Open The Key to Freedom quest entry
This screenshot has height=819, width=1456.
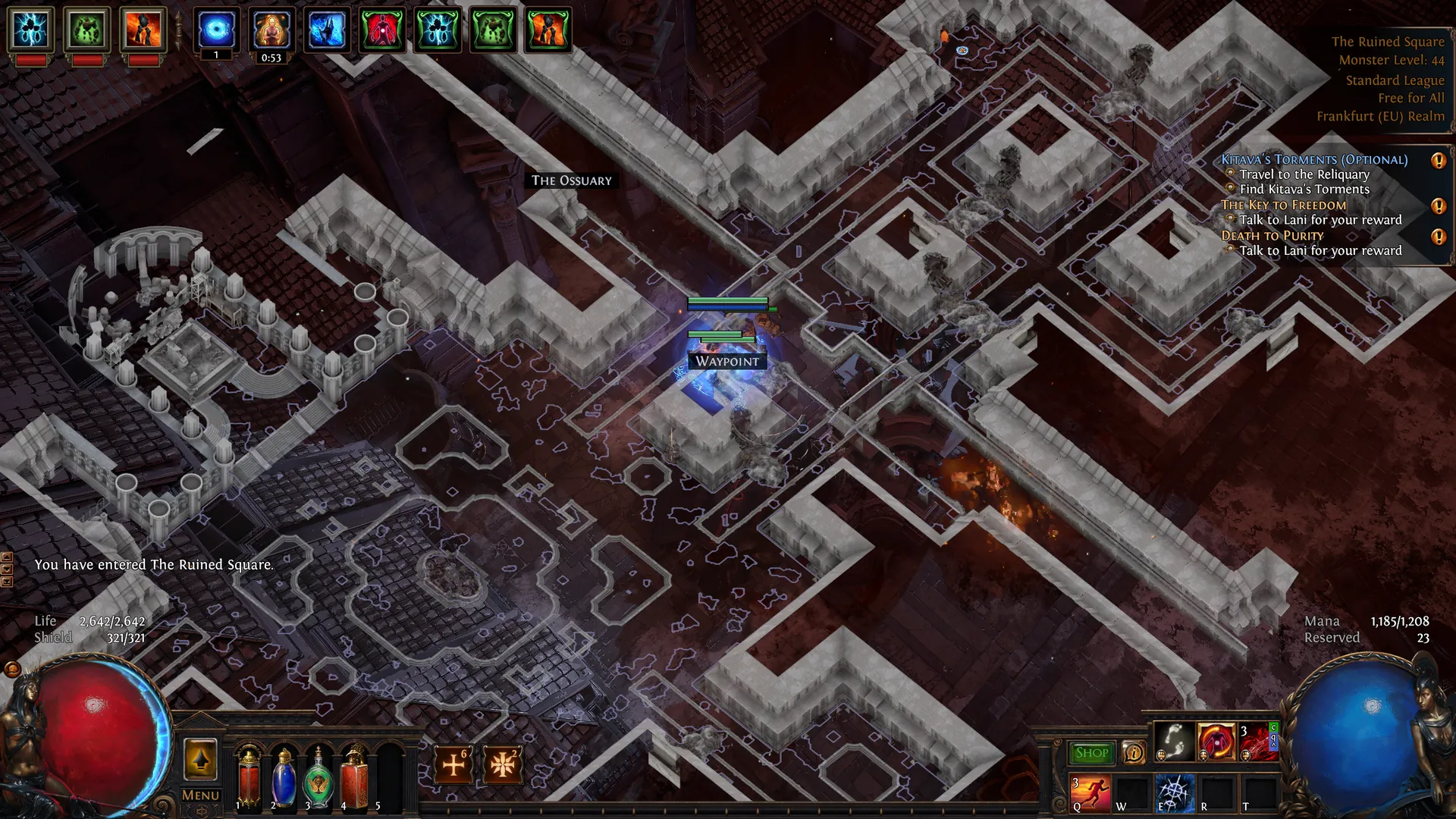1283,205
